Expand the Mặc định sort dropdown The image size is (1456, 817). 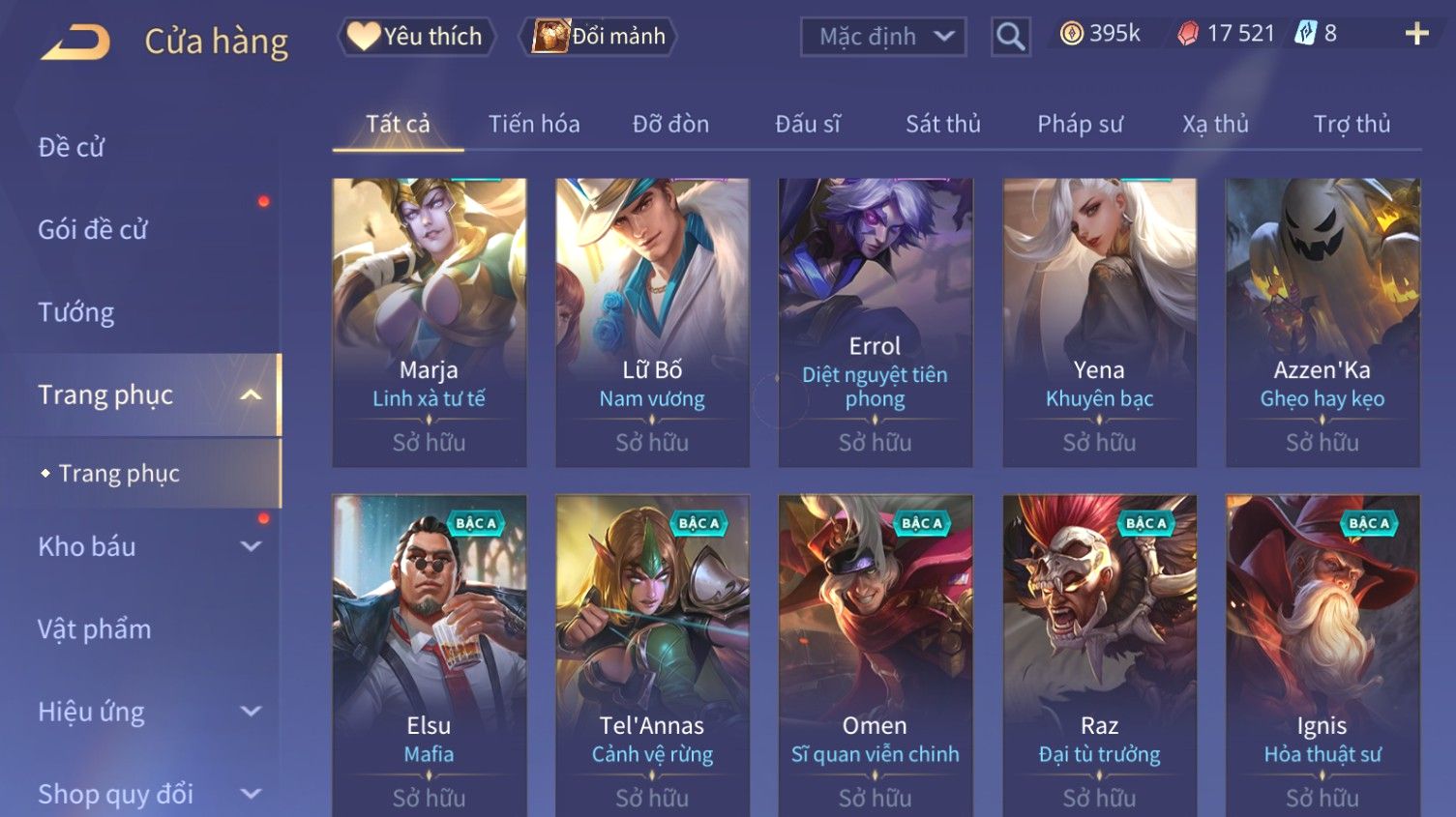tap(883, 37)
